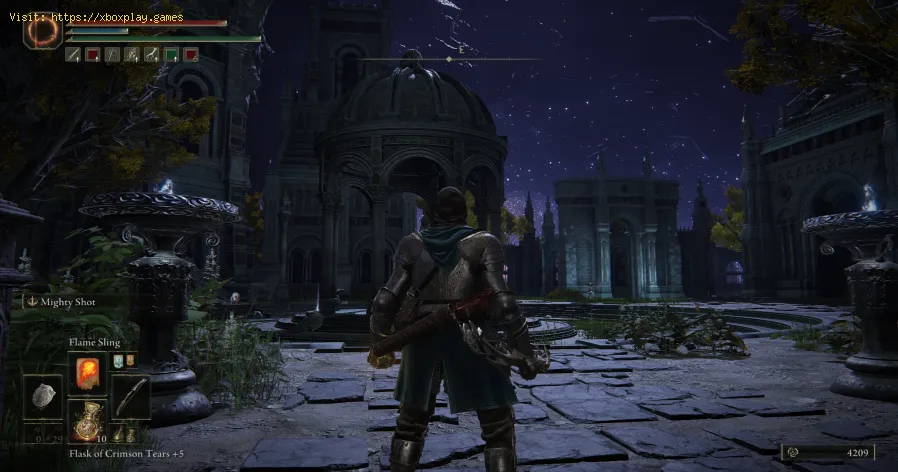Select the green square buff icon
This screenshot has width=898, height=472.
pyautogui.click(x=171, y=54)
